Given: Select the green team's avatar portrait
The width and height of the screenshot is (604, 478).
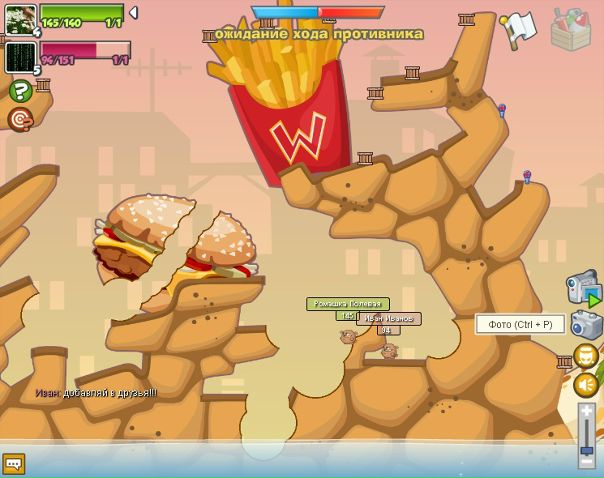Looking at the screenshot, I should click(20, 19).
